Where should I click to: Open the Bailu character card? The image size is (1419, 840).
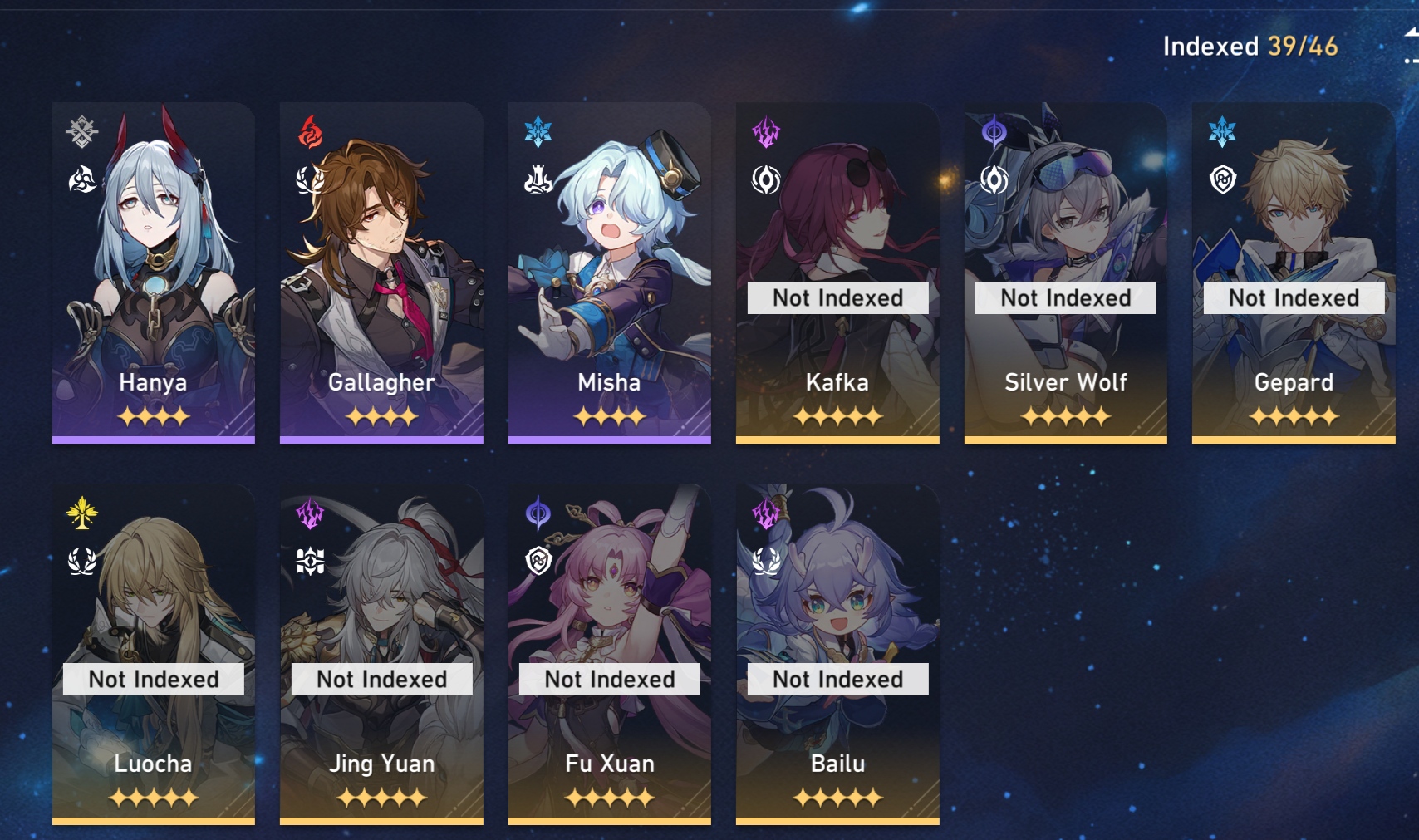[837, 654]
